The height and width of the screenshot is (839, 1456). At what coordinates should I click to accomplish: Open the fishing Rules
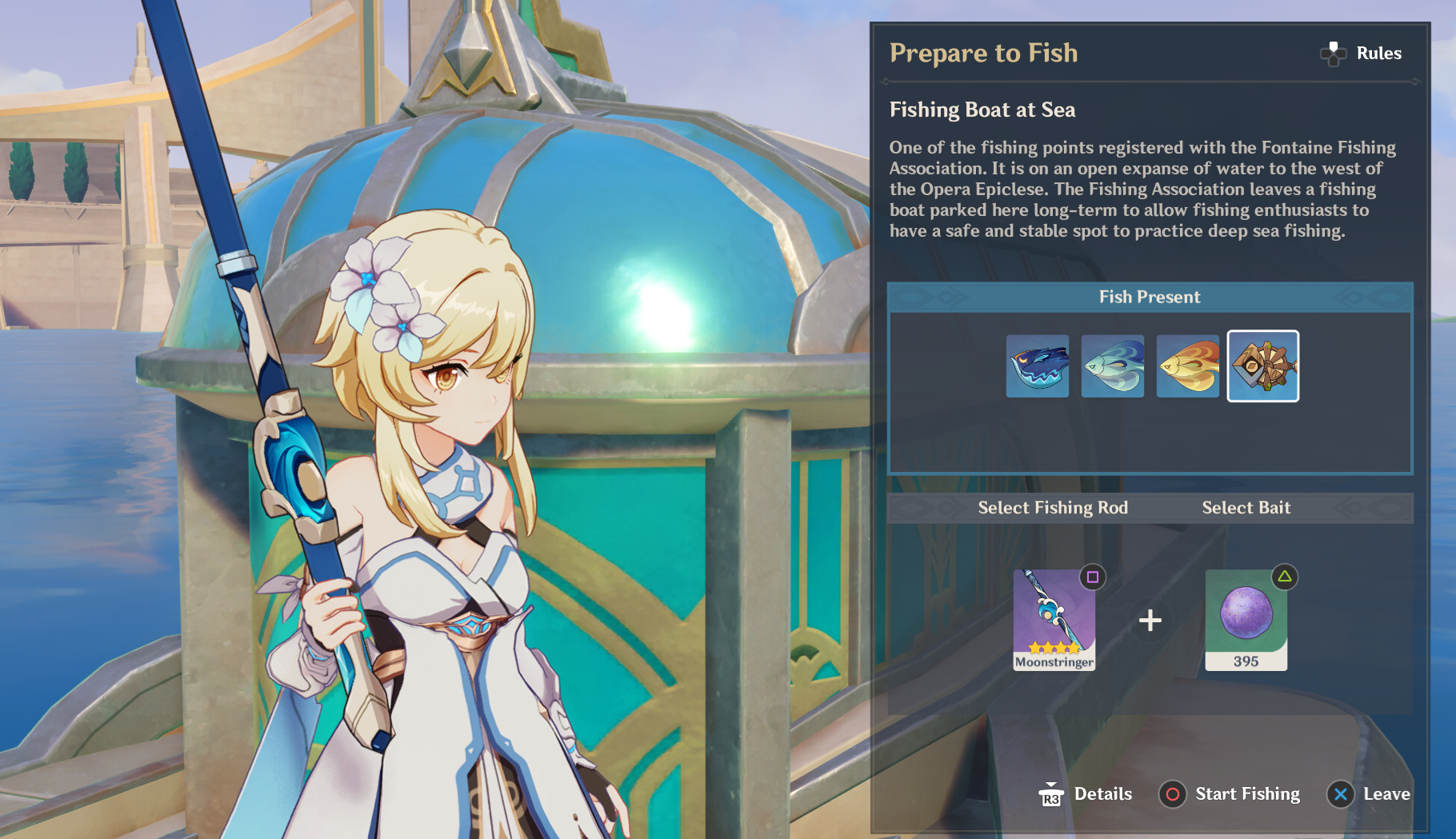1361,53
